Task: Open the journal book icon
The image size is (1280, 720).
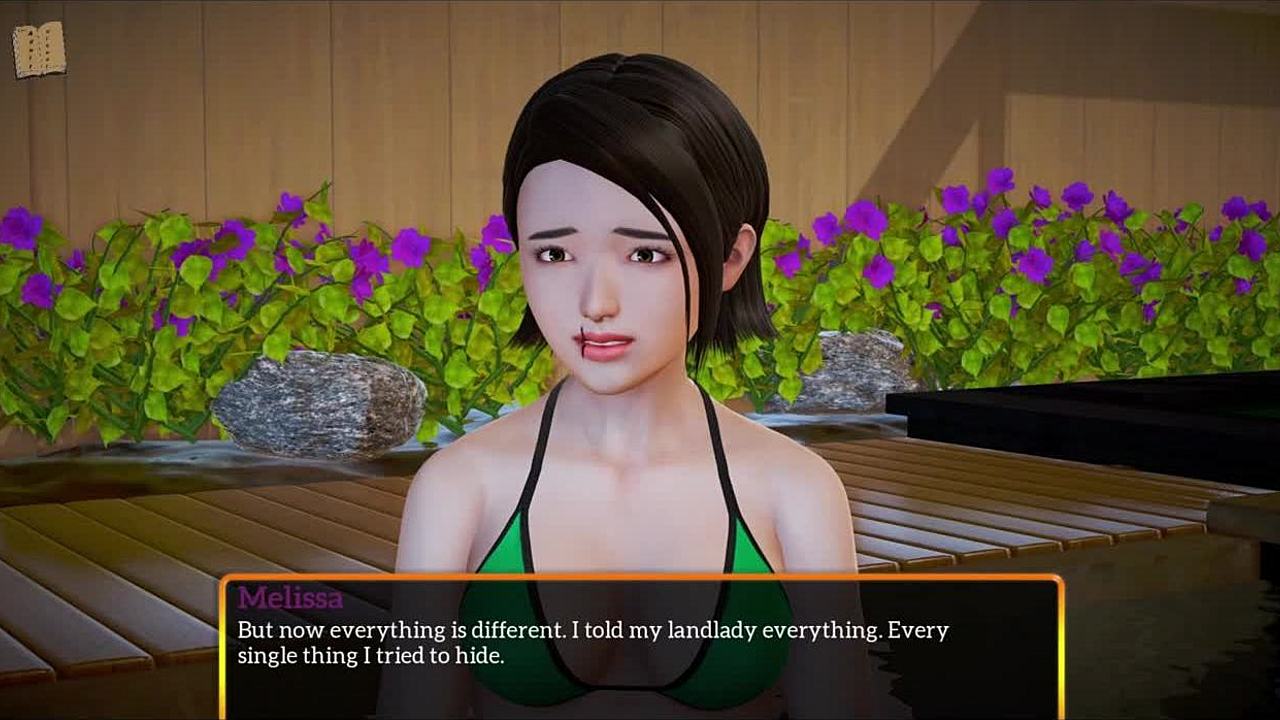Action: (x=39, y=49)
